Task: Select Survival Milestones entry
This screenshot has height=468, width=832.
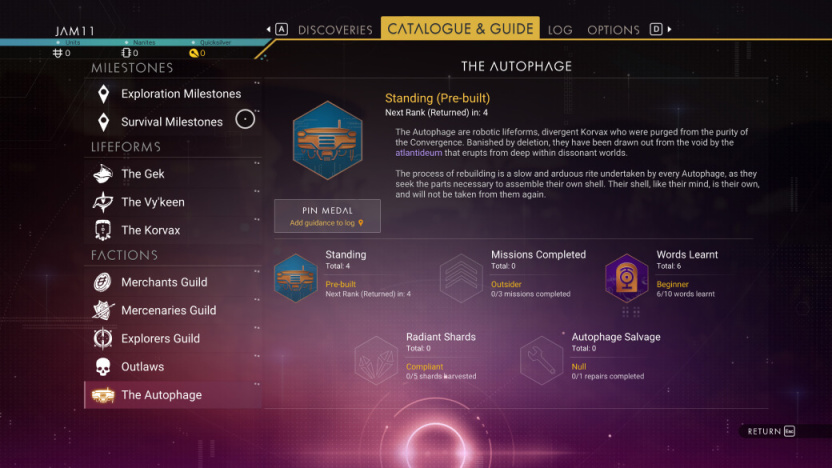Action: (172, 122)
